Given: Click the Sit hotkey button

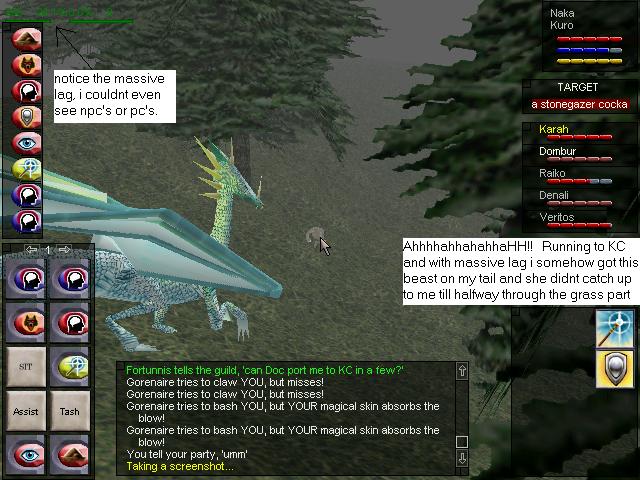Looking at the screenshot, I should [27, 367].
